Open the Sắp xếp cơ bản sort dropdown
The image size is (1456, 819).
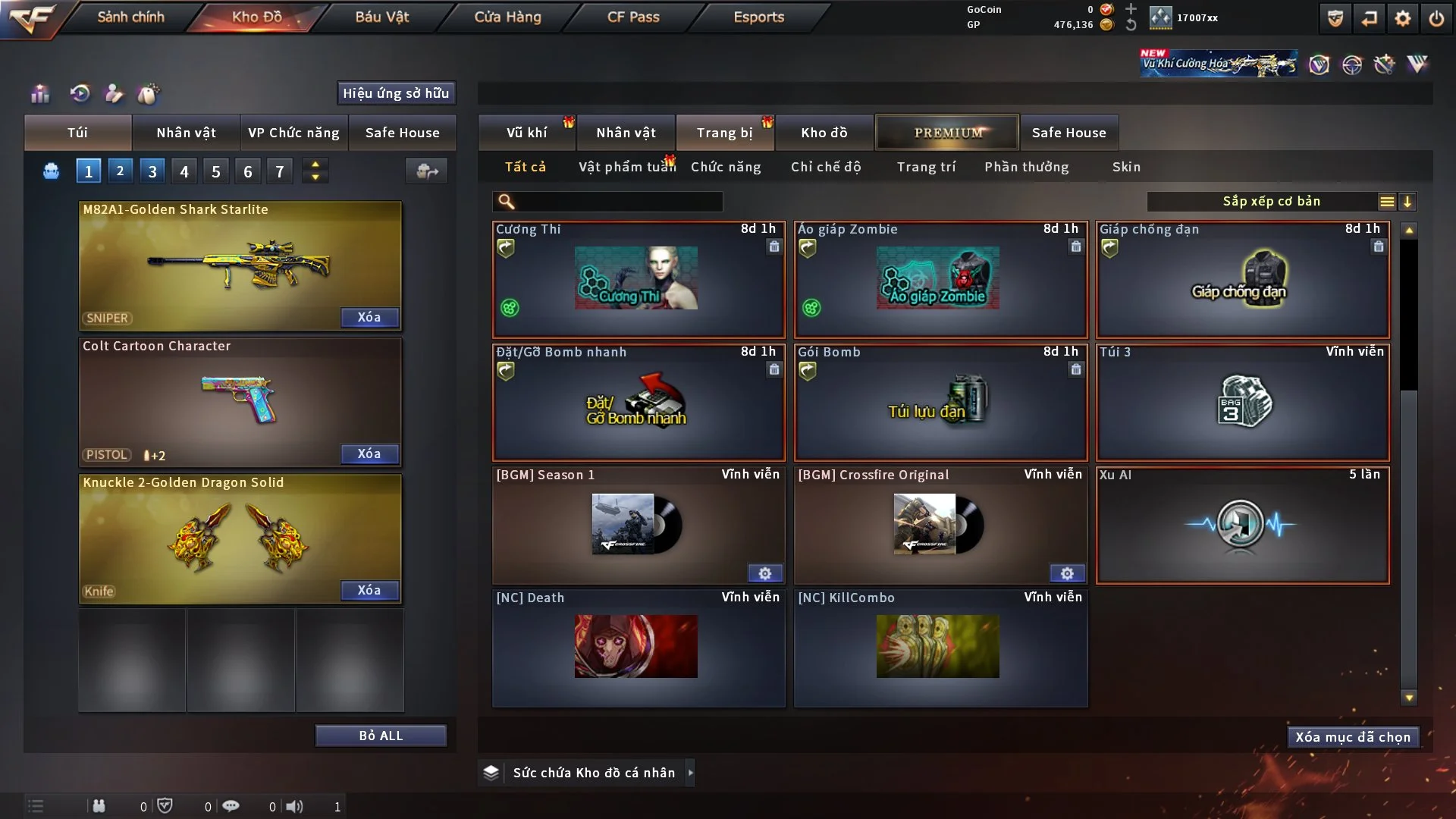pyautogui.click(x=1271, y=201)
